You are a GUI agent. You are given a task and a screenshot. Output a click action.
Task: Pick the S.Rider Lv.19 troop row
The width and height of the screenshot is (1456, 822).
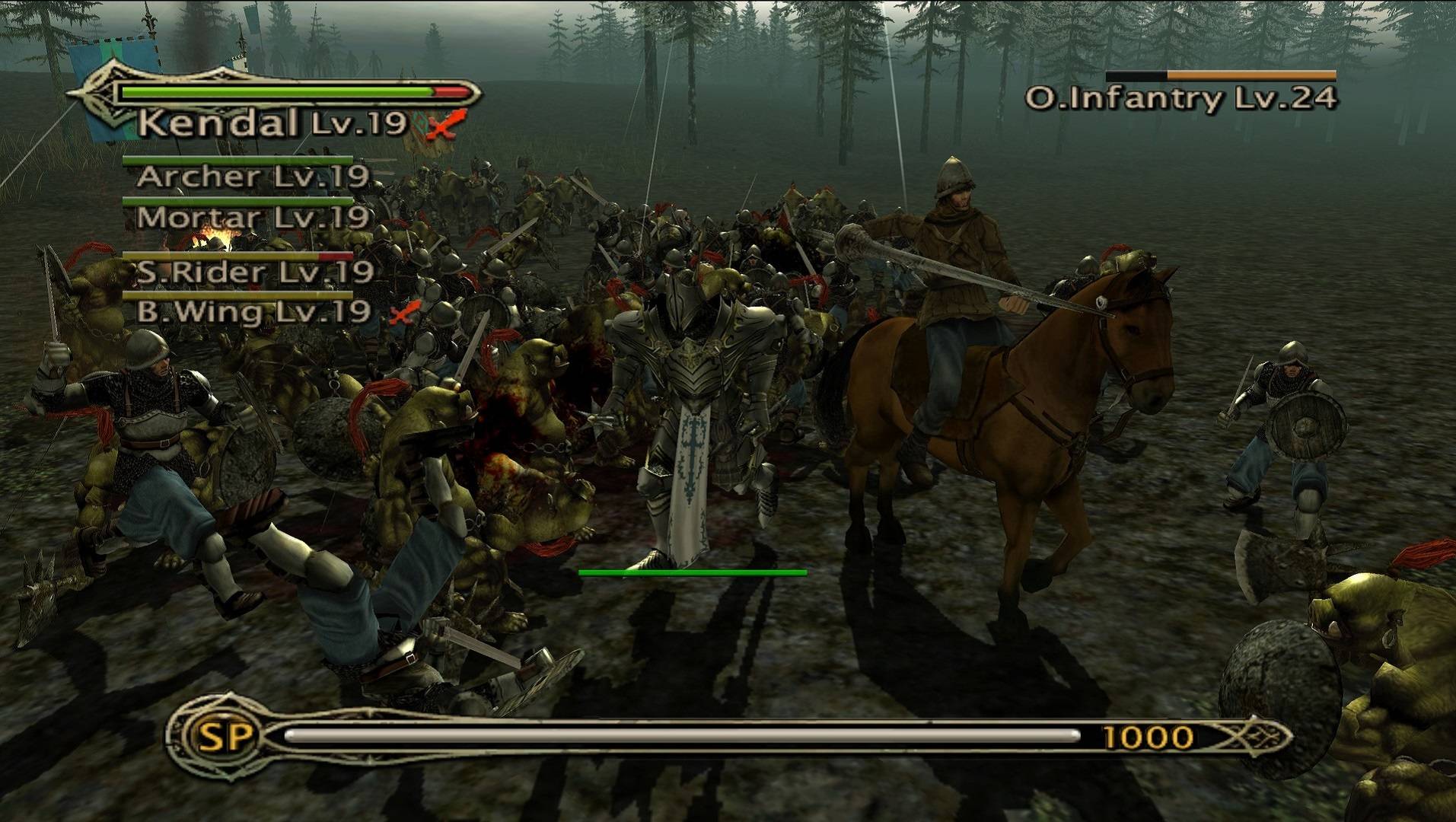coord(254,272)
